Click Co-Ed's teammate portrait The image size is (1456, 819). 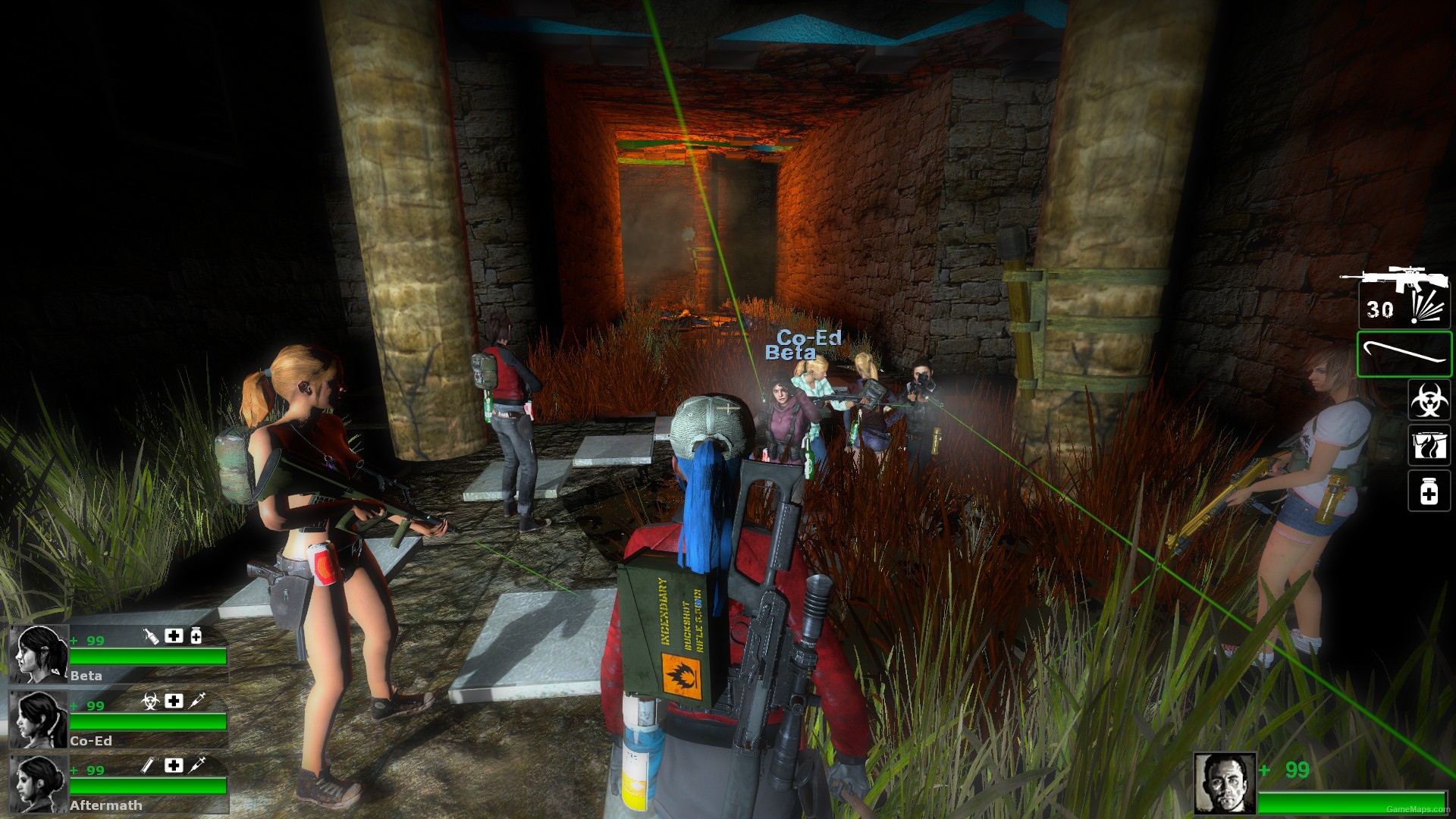pyautogui.click(x=38, y=719)
